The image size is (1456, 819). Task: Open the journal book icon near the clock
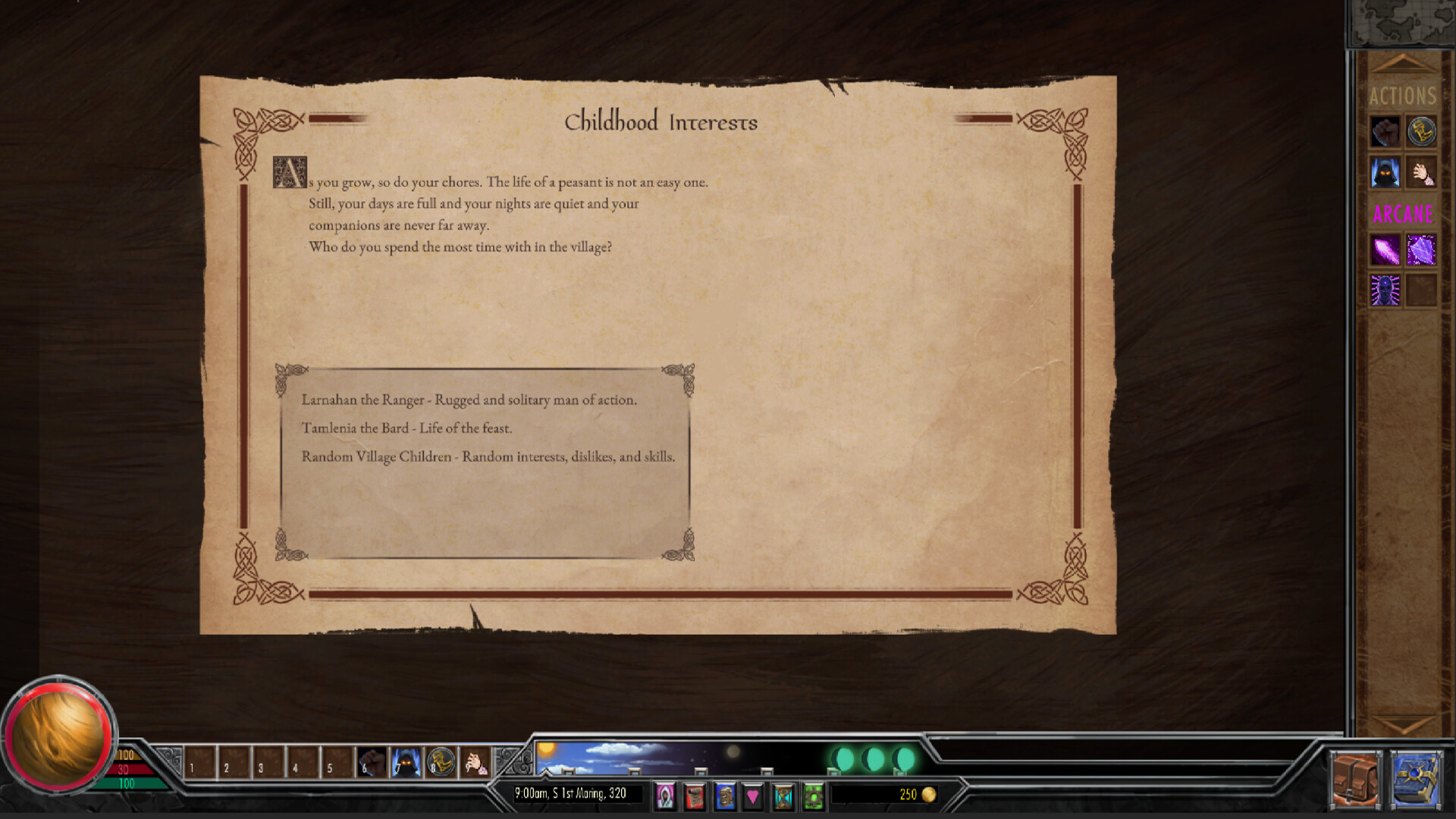pos(726,796)
